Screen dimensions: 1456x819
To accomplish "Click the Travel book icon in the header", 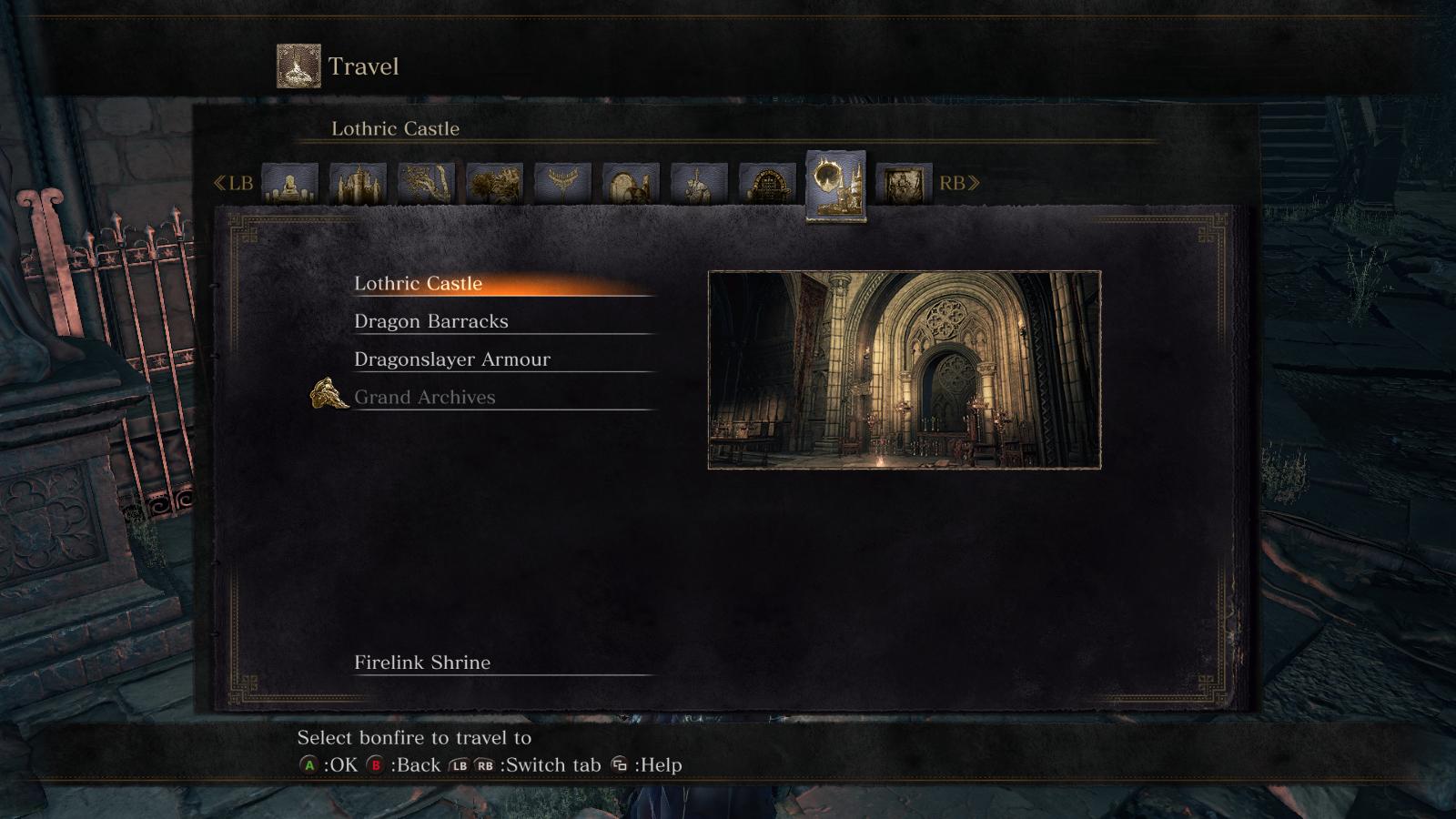I will pos(297,66).
